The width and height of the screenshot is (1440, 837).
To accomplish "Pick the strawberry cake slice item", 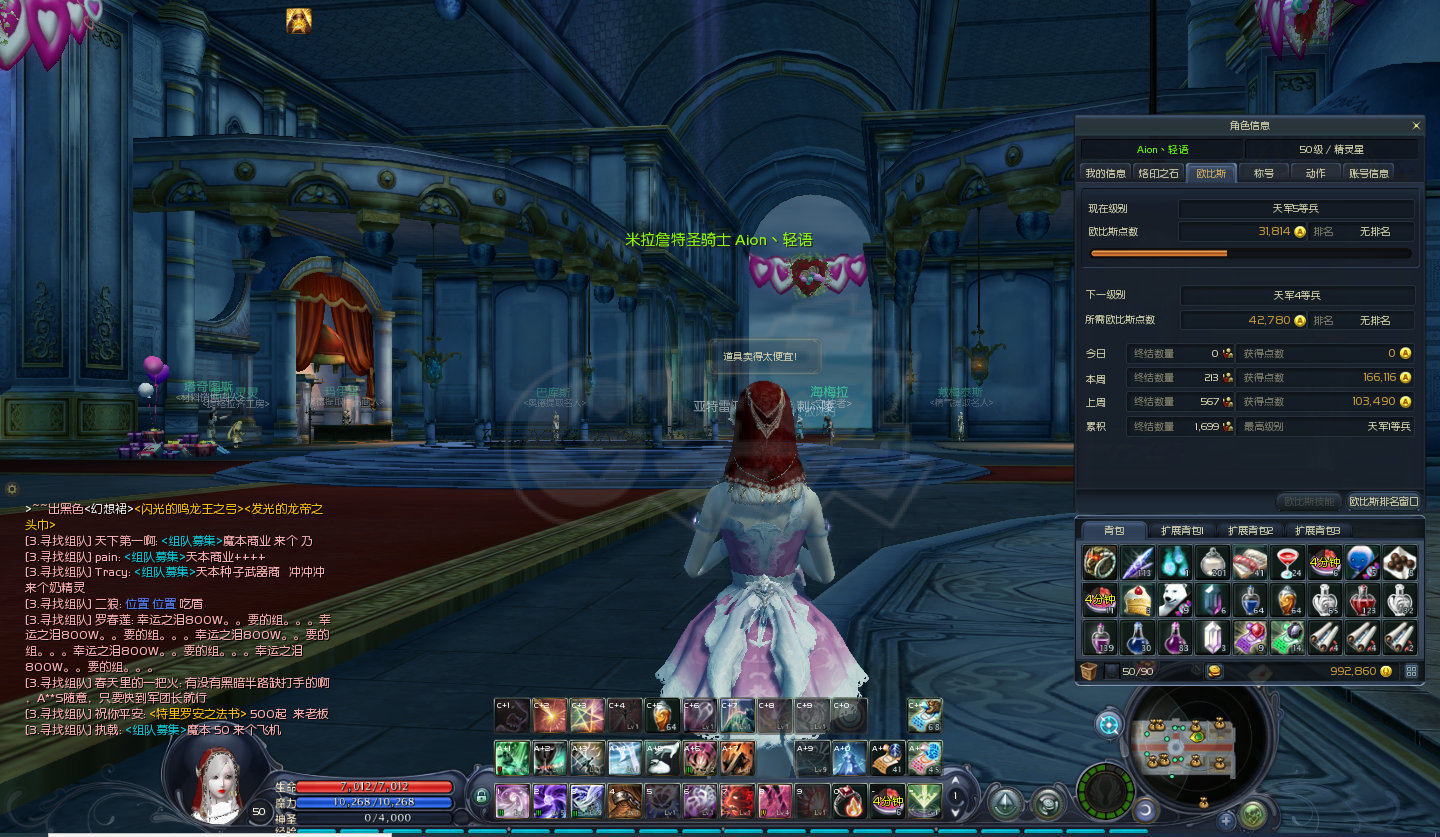I will coord(1138,600).
